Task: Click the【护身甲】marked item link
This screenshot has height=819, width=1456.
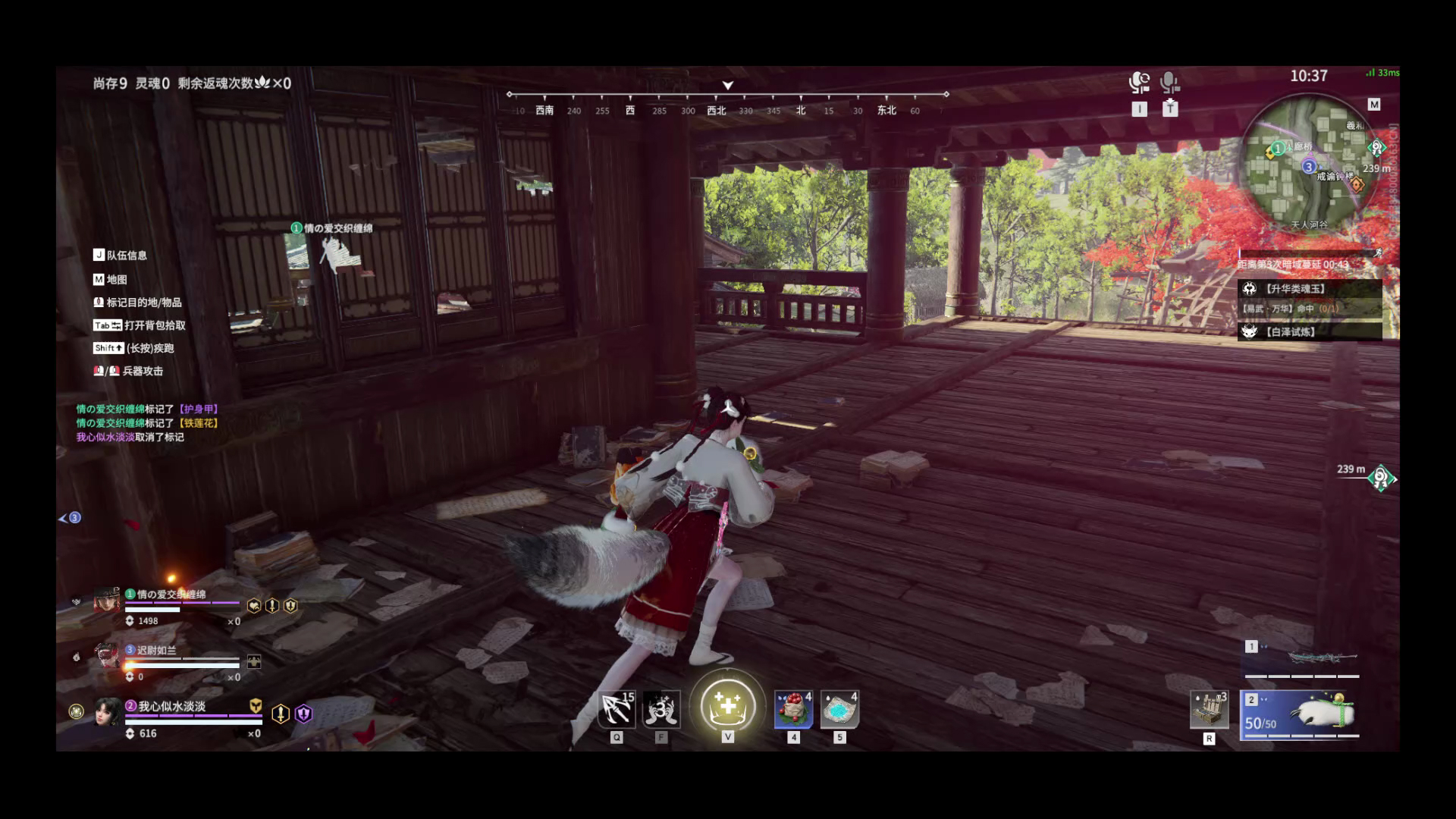Action: tap(199, 409)
